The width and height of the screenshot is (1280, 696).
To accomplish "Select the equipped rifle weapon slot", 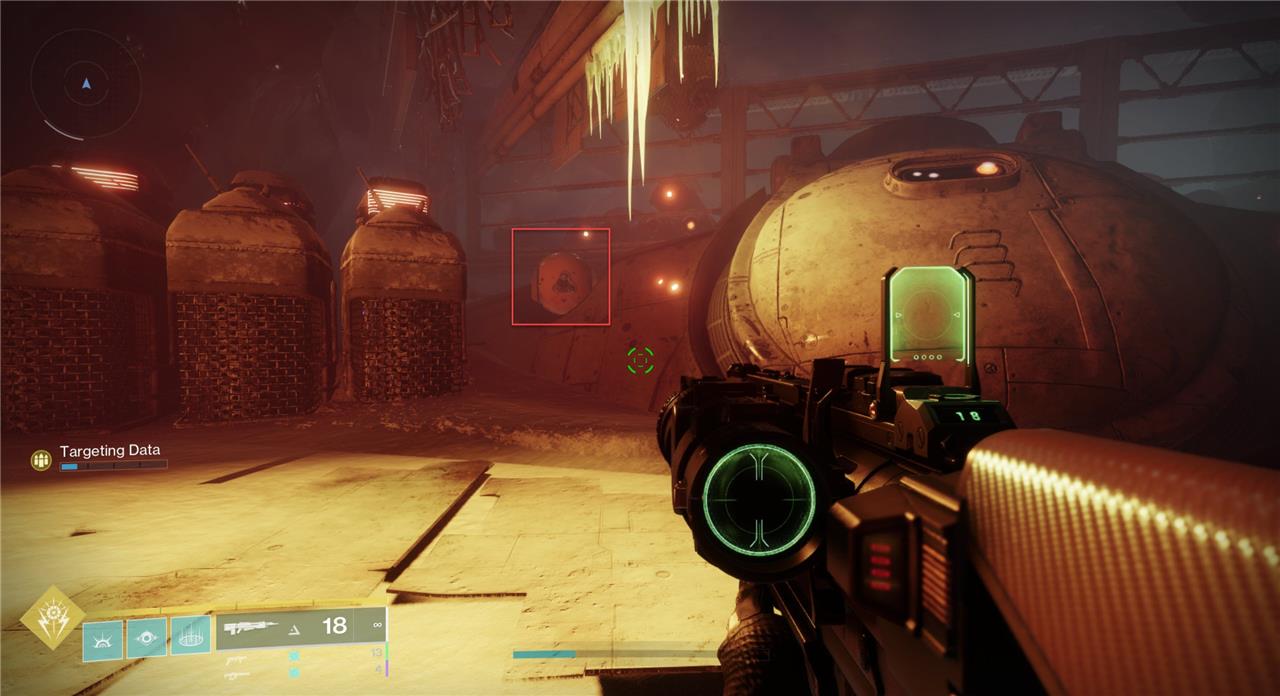I will tap(300, 627).
